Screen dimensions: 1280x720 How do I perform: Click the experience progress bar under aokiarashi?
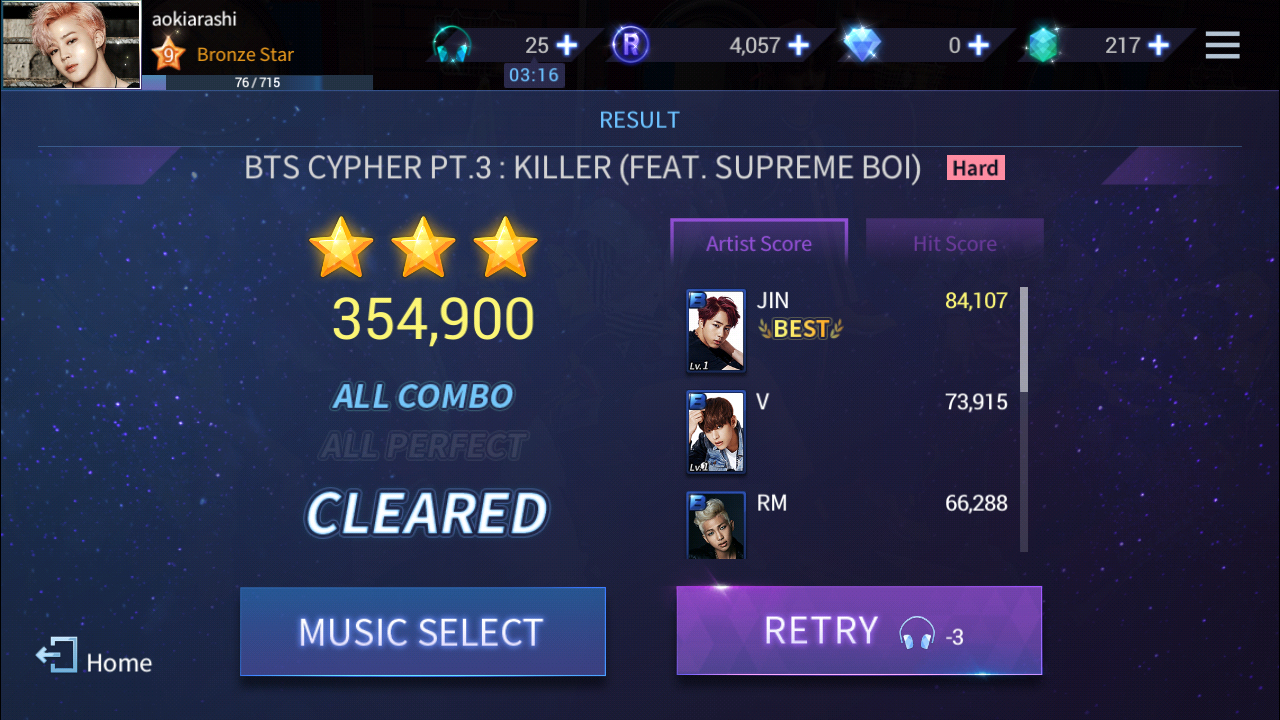point(257,85)
